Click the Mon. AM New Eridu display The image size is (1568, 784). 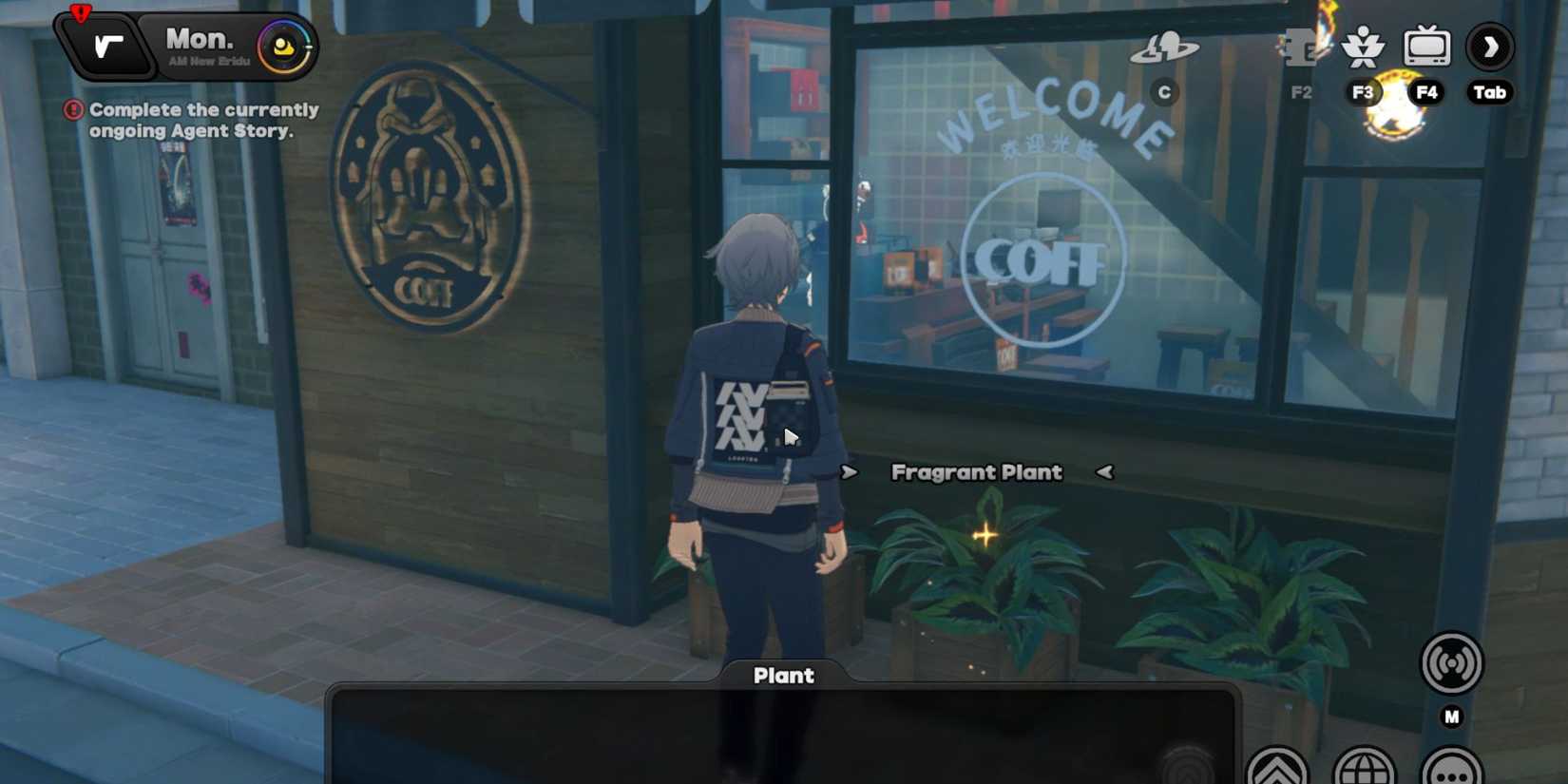(200, 45)
